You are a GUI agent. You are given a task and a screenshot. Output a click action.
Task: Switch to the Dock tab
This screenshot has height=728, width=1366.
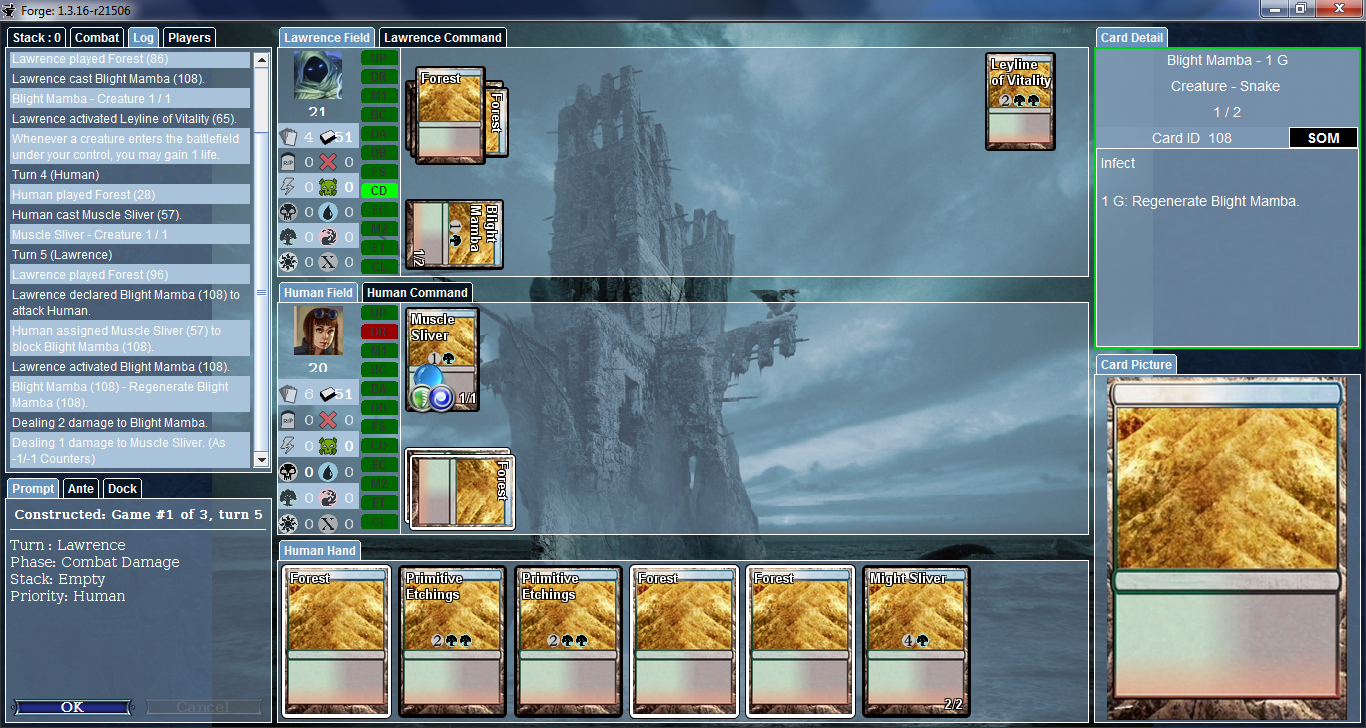pyautogui.click(x=122, y=489)
